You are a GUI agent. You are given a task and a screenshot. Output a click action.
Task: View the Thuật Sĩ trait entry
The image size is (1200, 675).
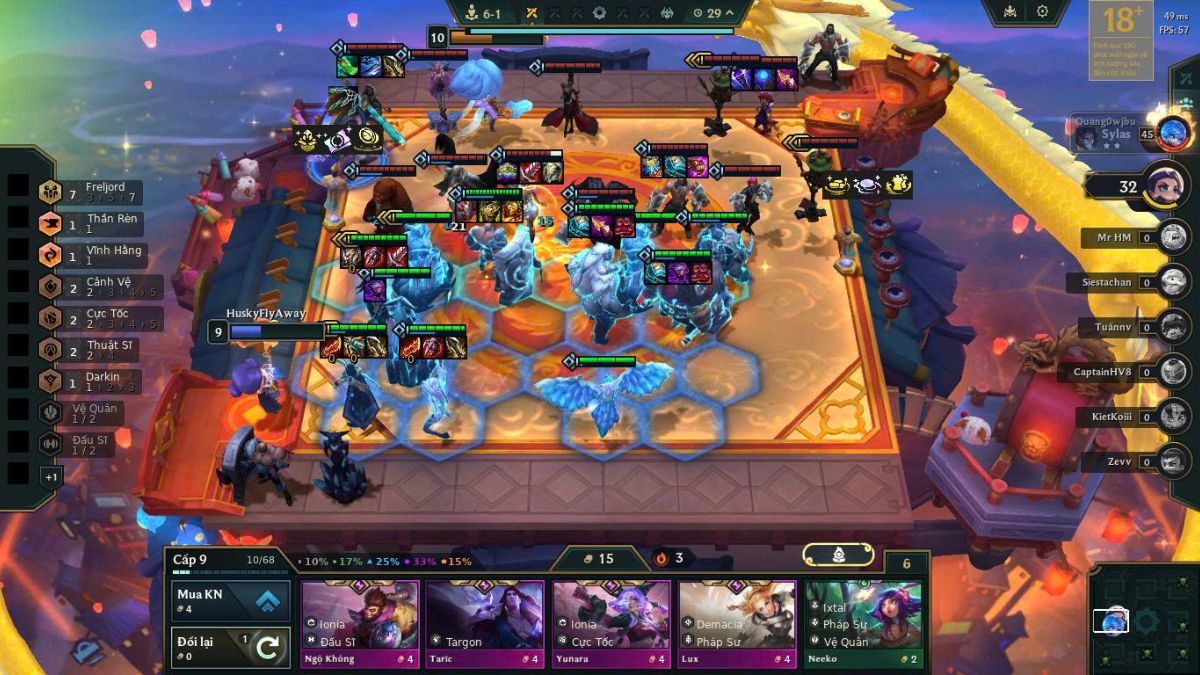point(92,350)
